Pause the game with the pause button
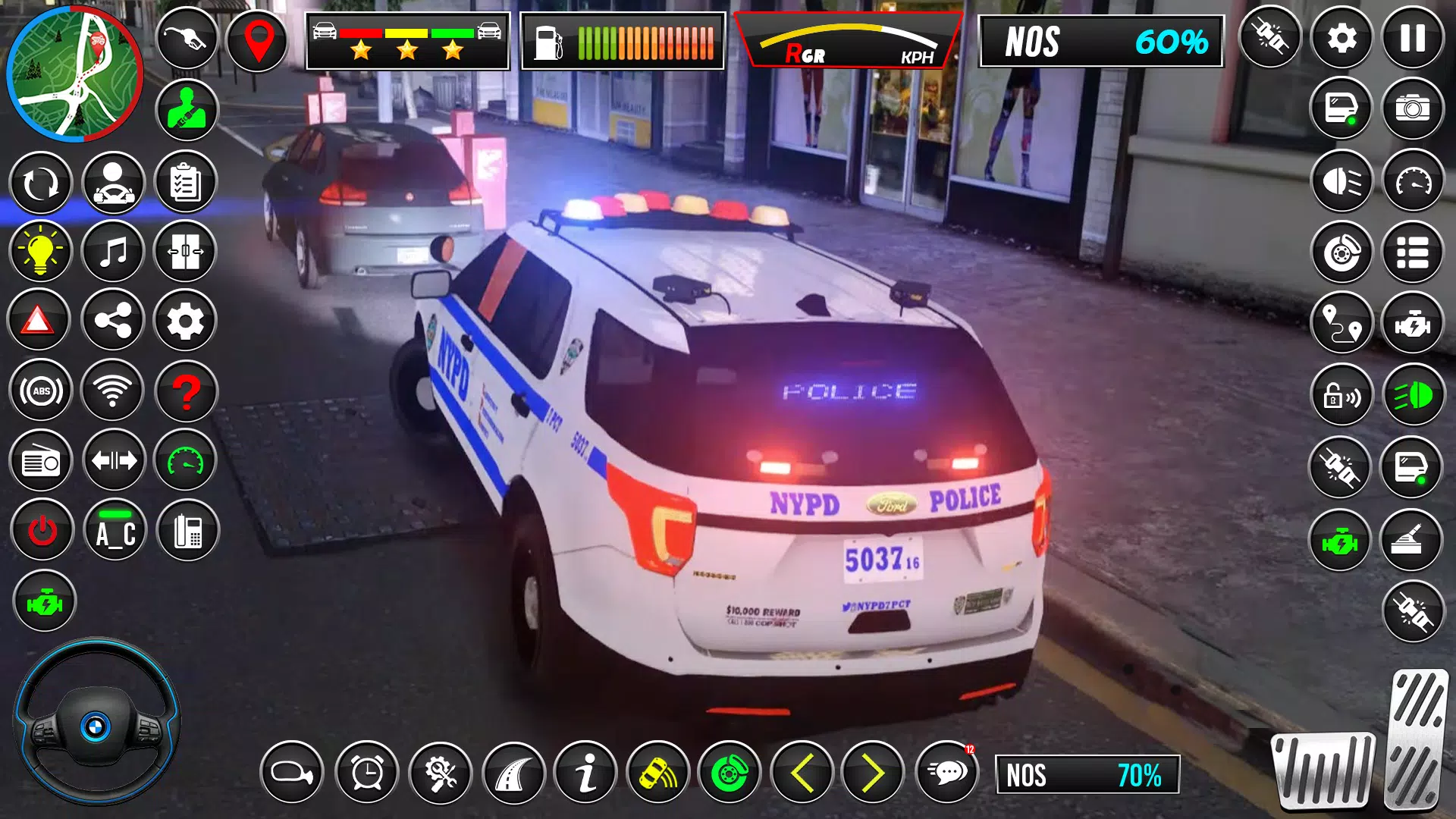Image resolution: width=1456 pixels, height=819 pixels. [x=1412, y=38]
